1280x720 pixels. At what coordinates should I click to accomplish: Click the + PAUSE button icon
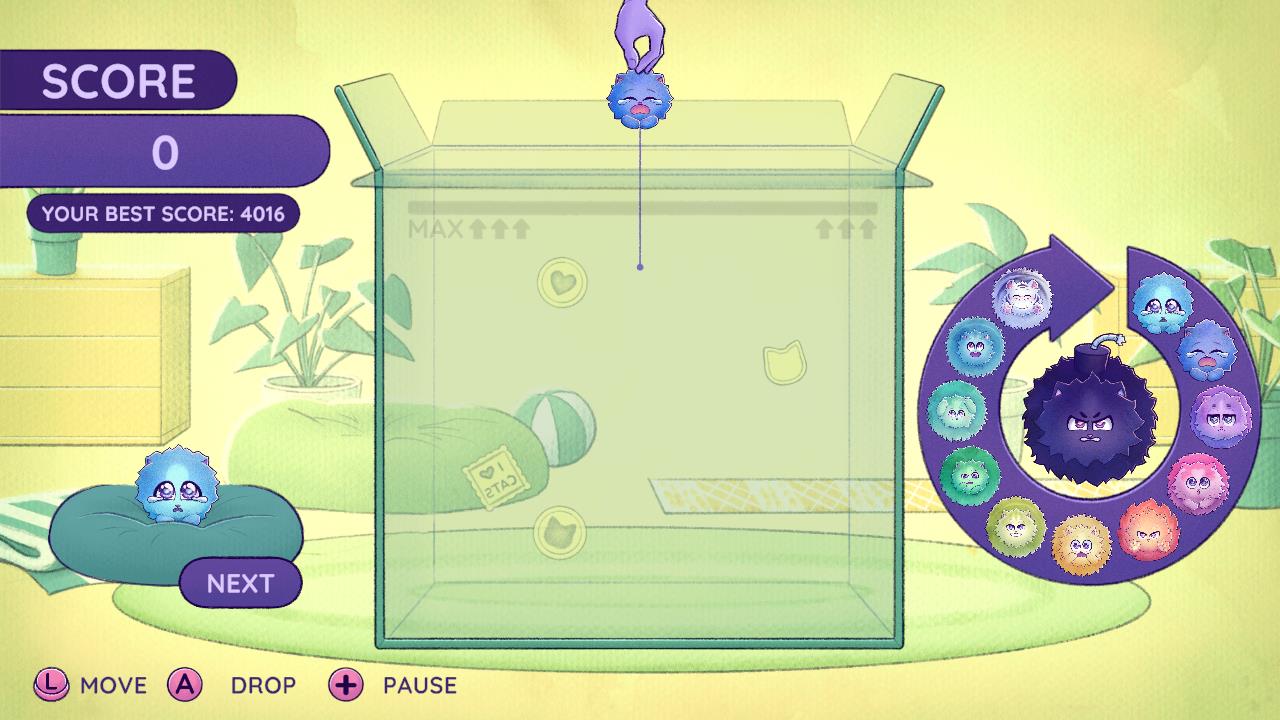coord(345,686)
